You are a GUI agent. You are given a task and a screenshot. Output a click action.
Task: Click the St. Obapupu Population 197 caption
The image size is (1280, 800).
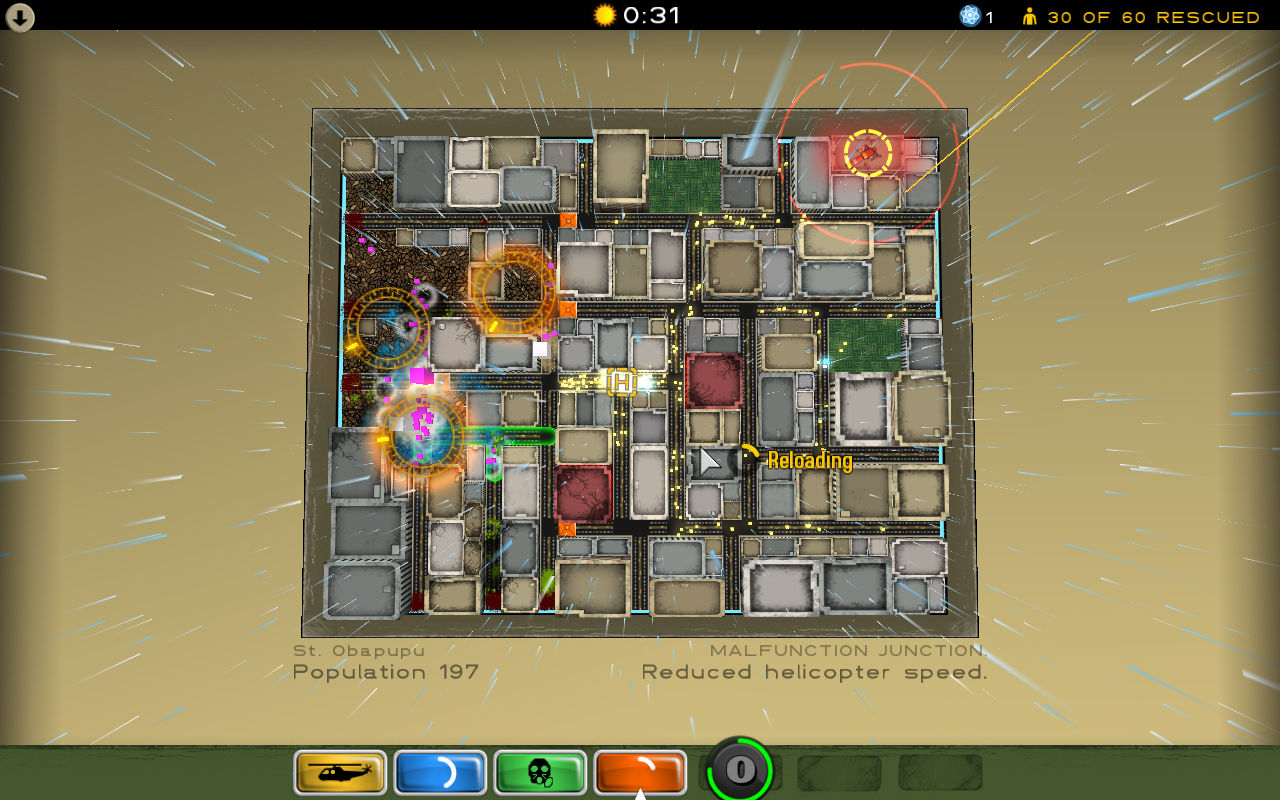(x=384, y=662)
